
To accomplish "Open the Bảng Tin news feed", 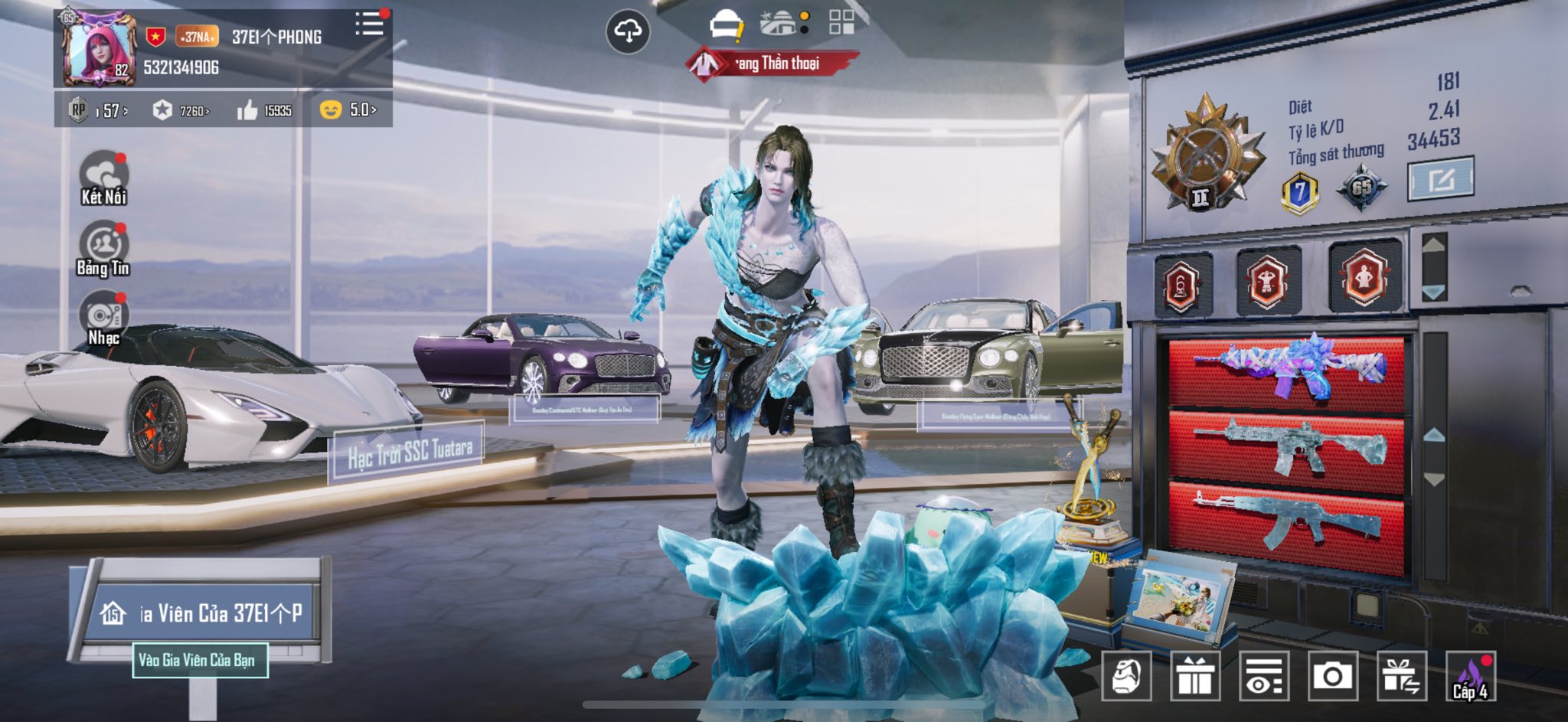I will (x=103, y=249).
